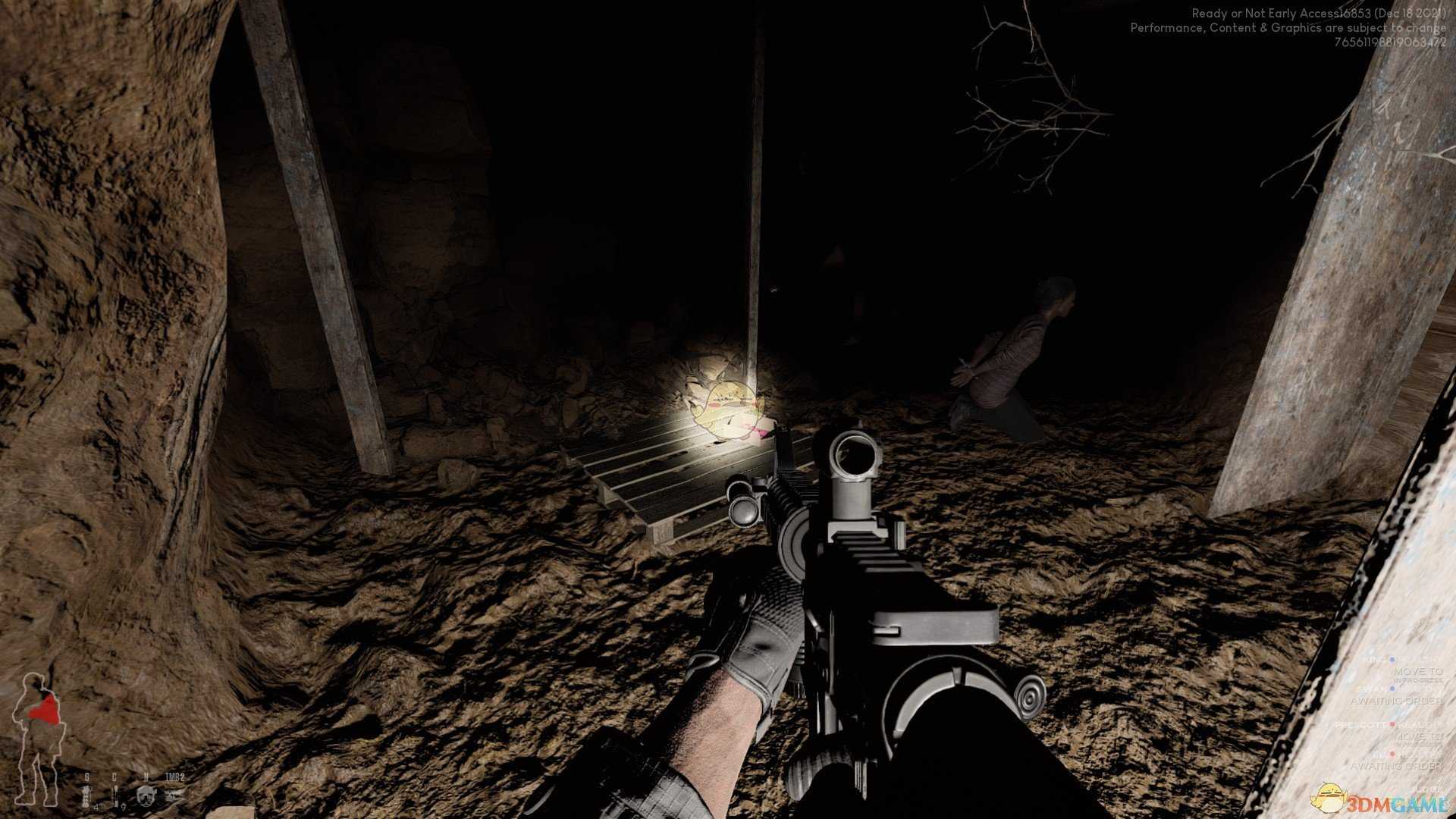This screenshot has width=1456, height=819.
Task: Select squad member Prescott's status entry
Action: click(1389, 730)
